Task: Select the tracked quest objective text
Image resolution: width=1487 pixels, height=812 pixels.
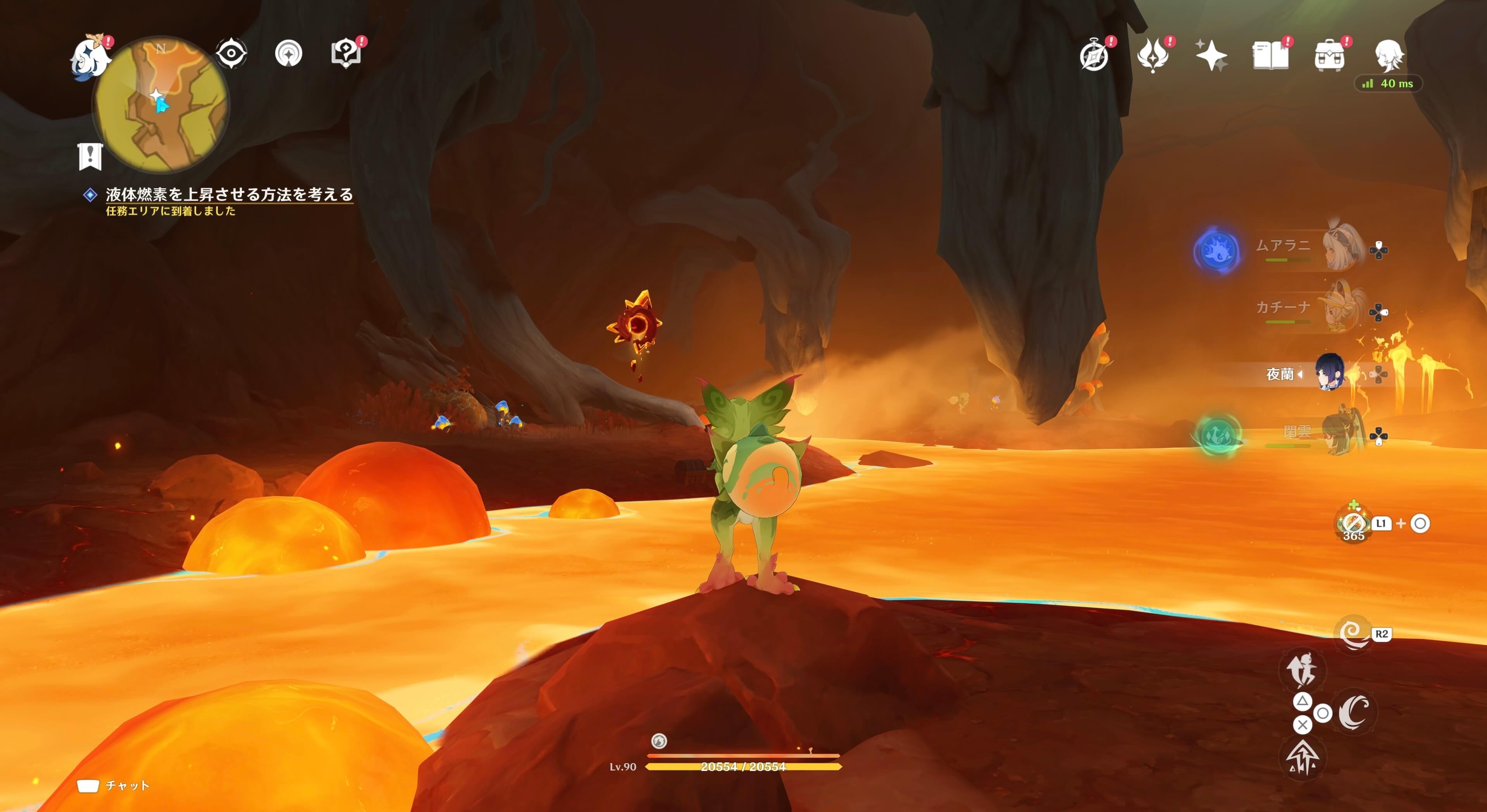Action: pyautogui.click(x=229, y=194)
